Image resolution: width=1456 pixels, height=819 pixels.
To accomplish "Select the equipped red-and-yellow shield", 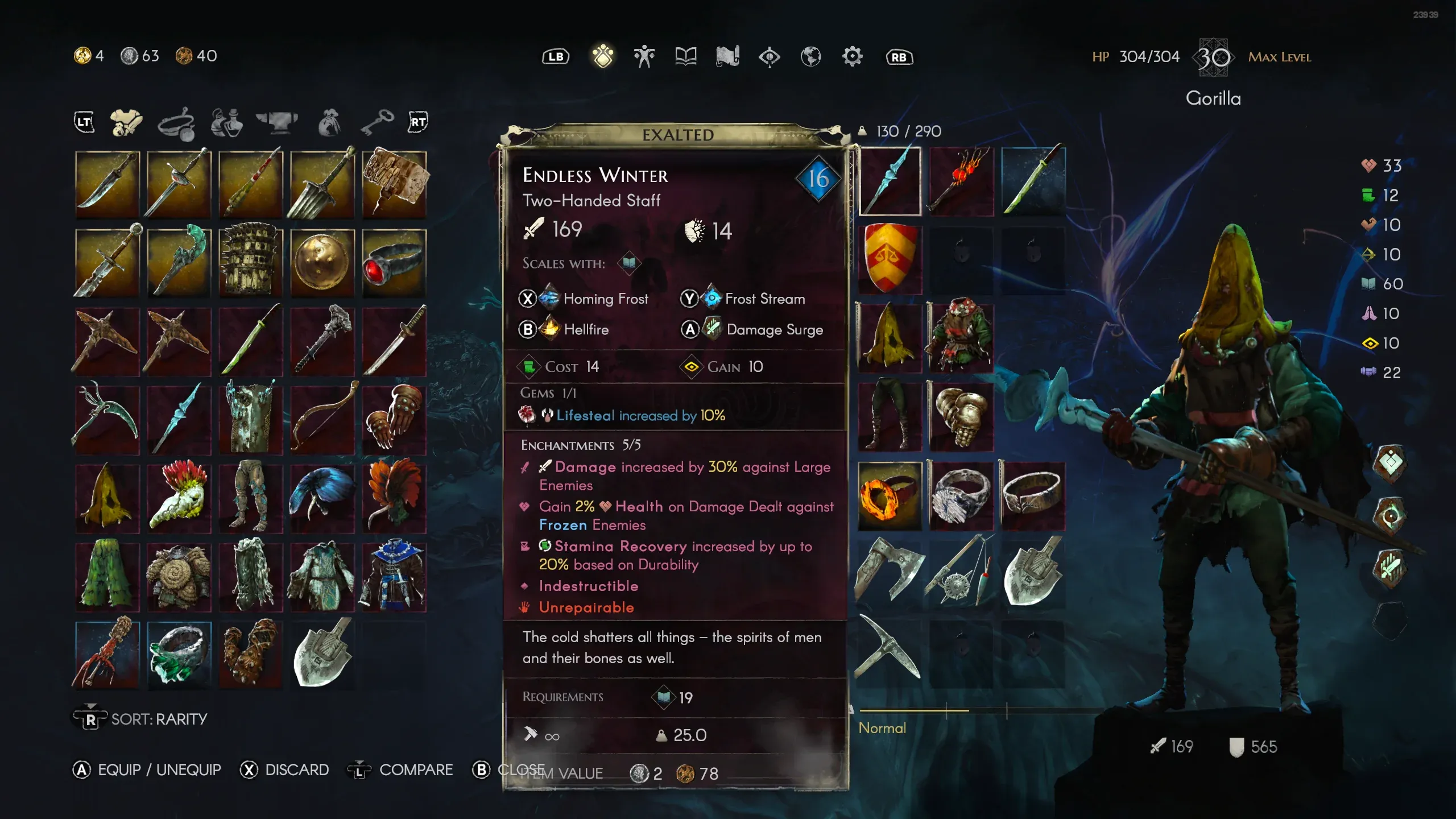I will click(x=889, y=259).
